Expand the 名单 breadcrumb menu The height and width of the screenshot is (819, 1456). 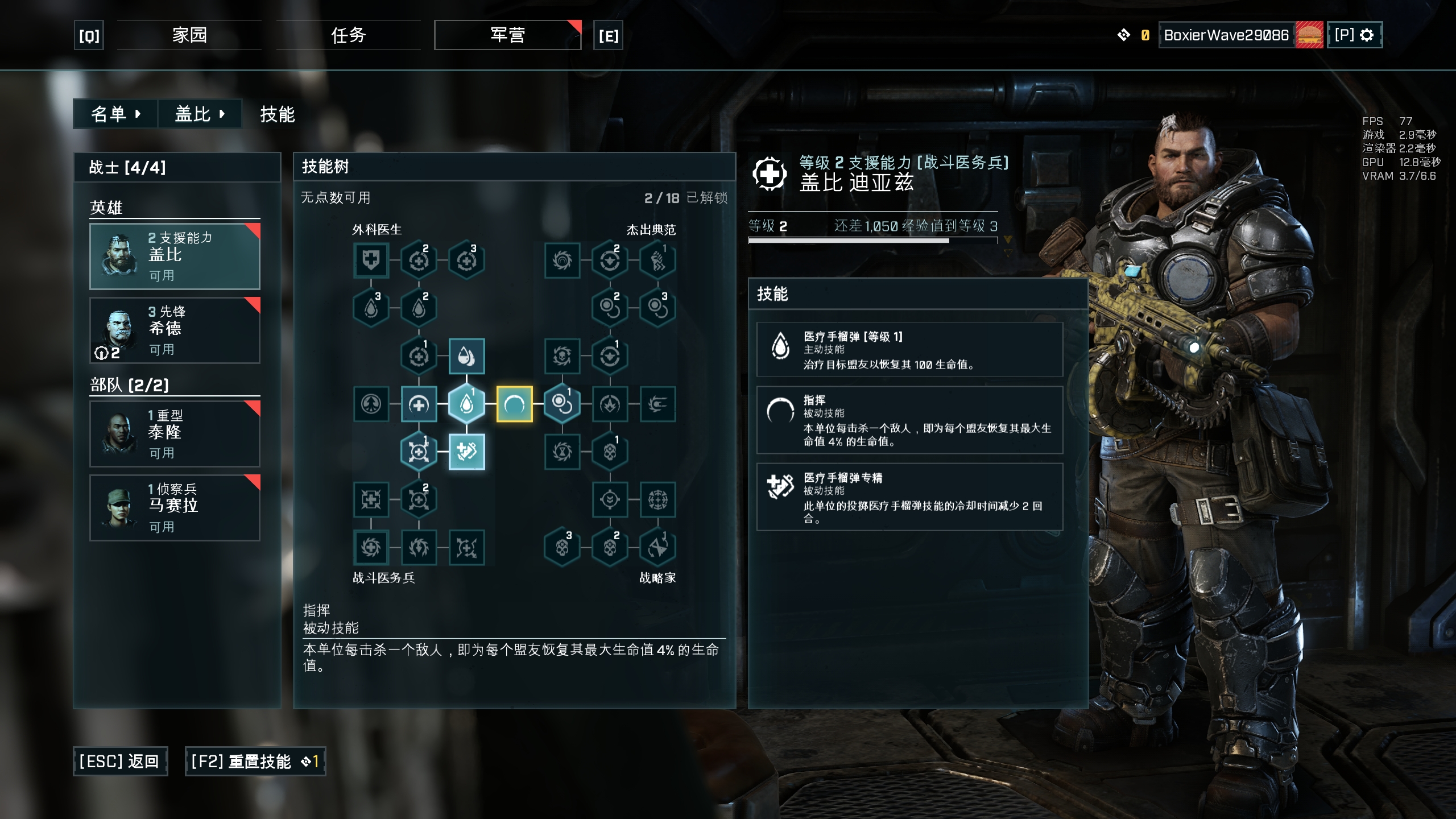tap(115, 114)
